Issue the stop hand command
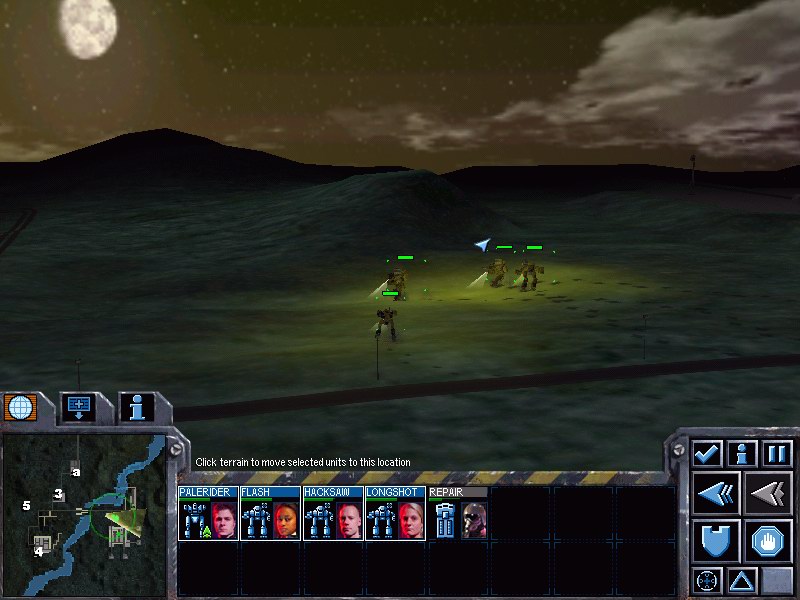 tap(768, 541)
